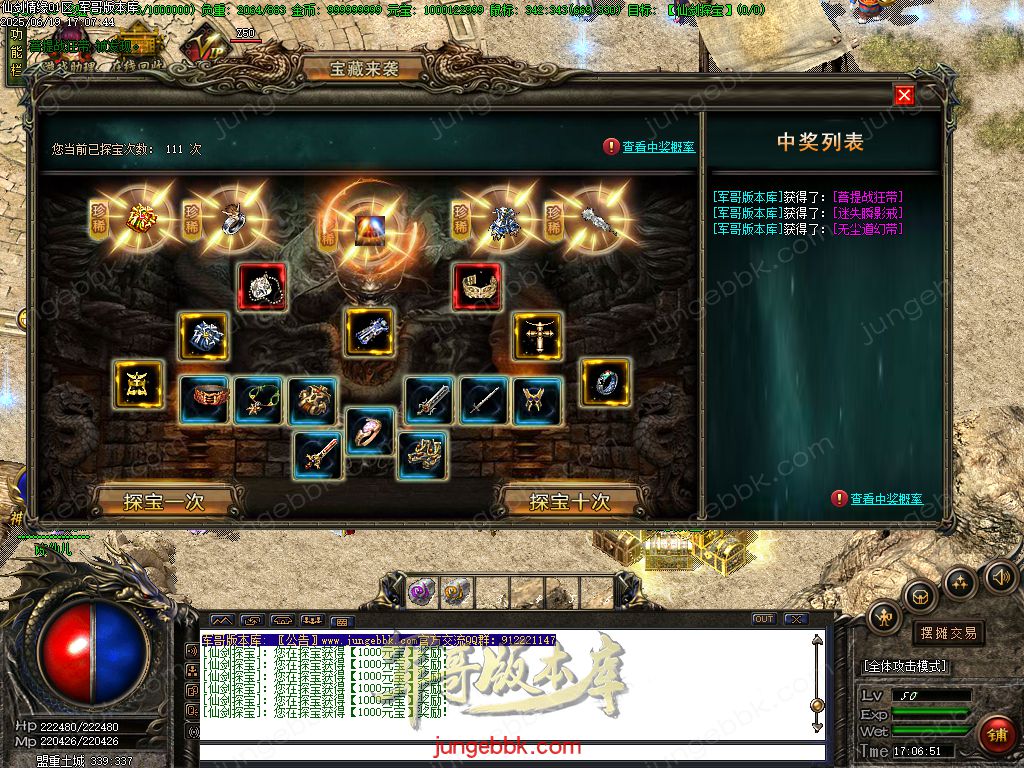Screen dimensions: 1024x768
Task: Open the 摆摊交易 stall trade button
Action: [947, 633]
